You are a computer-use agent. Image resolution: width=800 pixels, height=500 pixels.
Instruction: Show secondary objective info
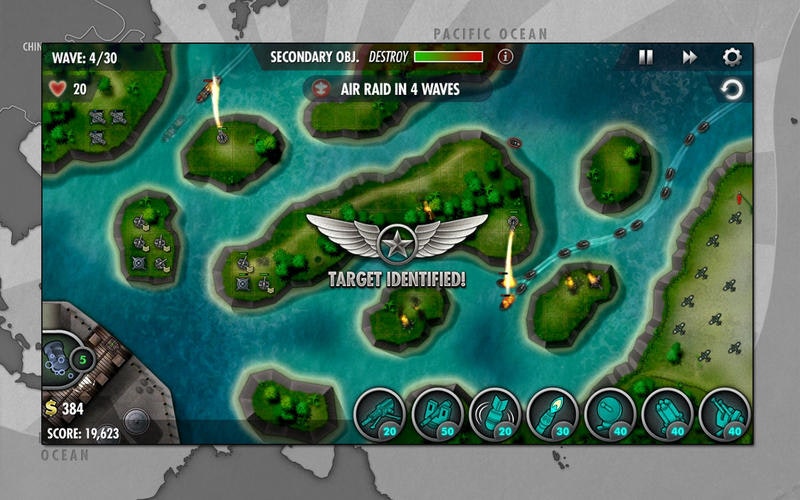(x=505, y=57)
